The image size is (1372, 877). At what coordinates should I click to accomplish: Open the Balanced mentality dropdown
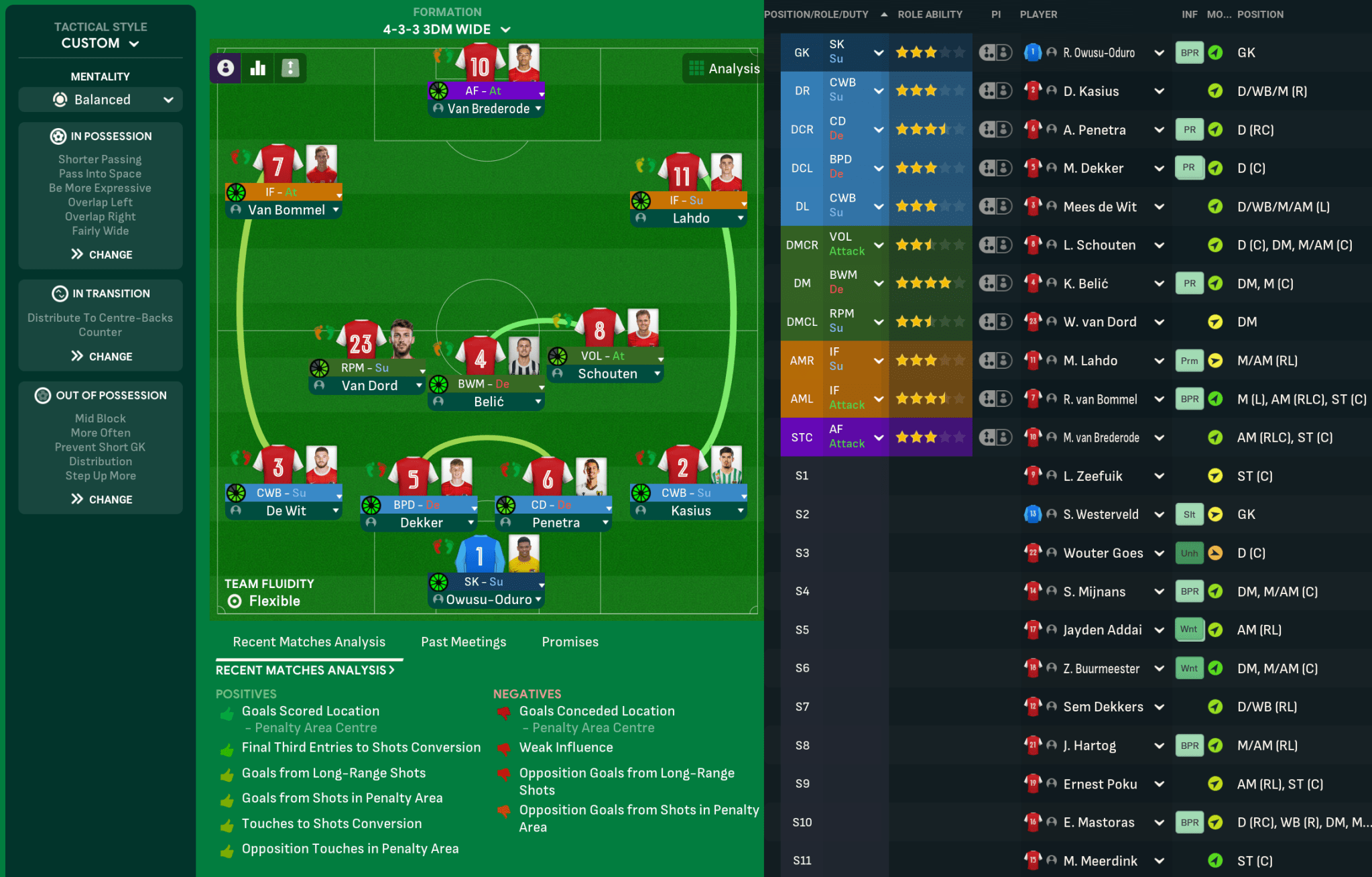point(100,99)
